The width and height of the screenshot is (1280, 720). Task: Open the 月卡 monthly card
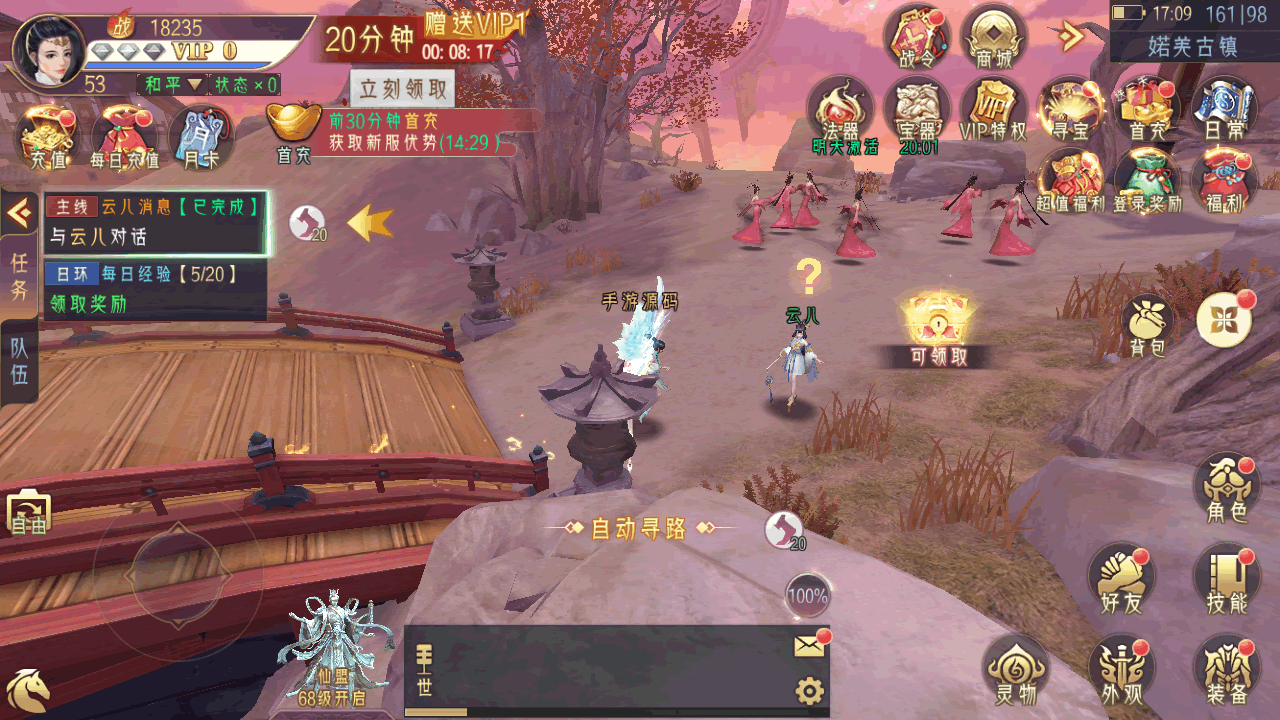(x=200, y=138)
